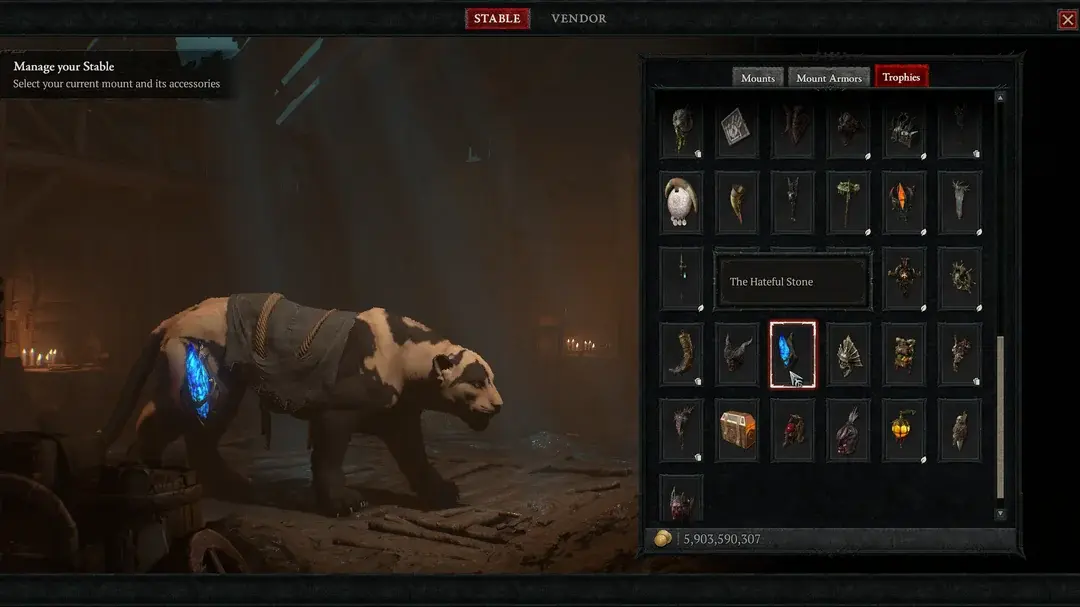1080x607 pixels.
Task: Choose the glowing orange lantern trophy
Action: pos(904,430)
